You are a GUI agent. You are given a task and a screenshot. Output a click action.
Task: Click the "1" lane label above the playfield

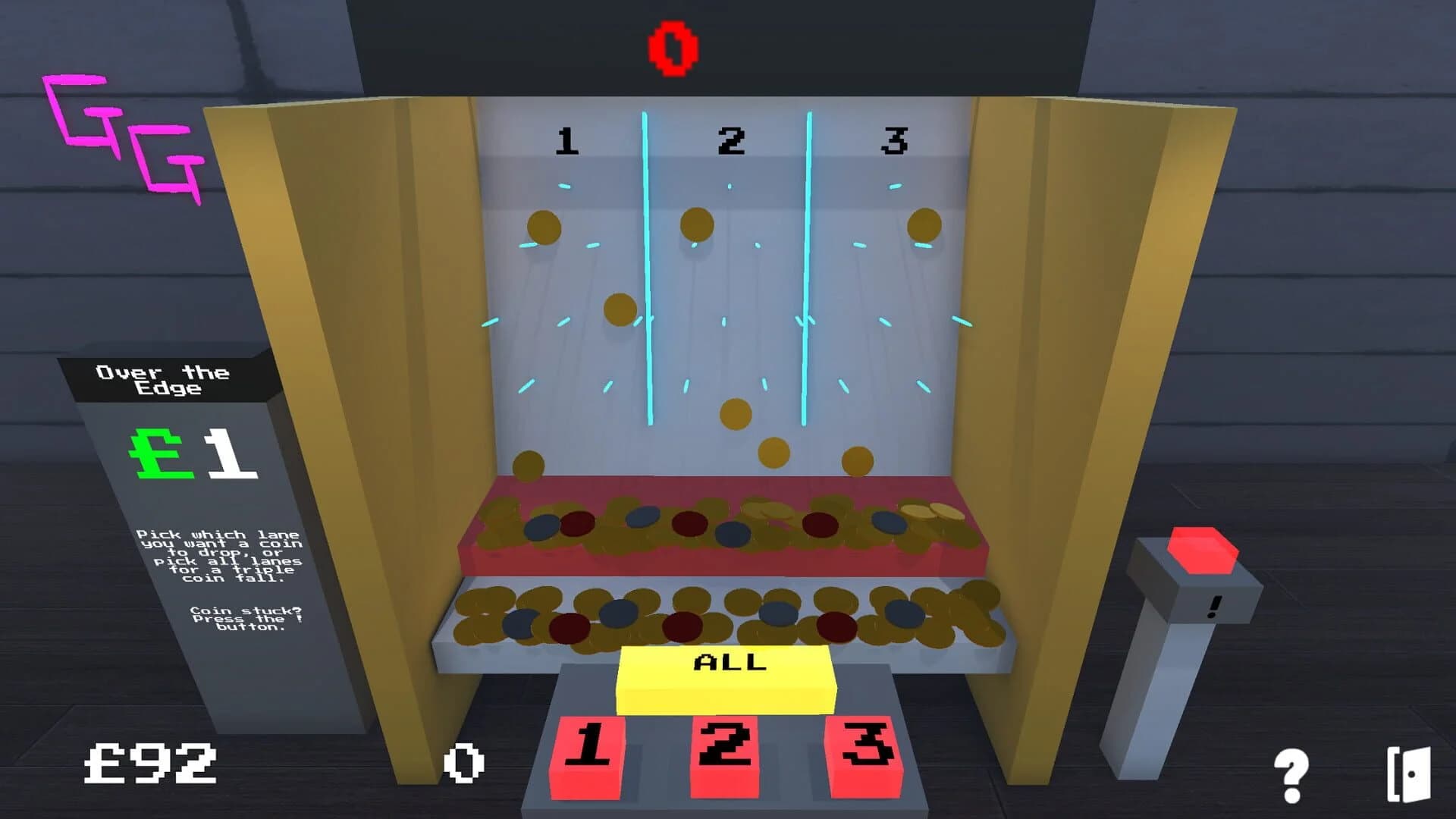point(566,143)
